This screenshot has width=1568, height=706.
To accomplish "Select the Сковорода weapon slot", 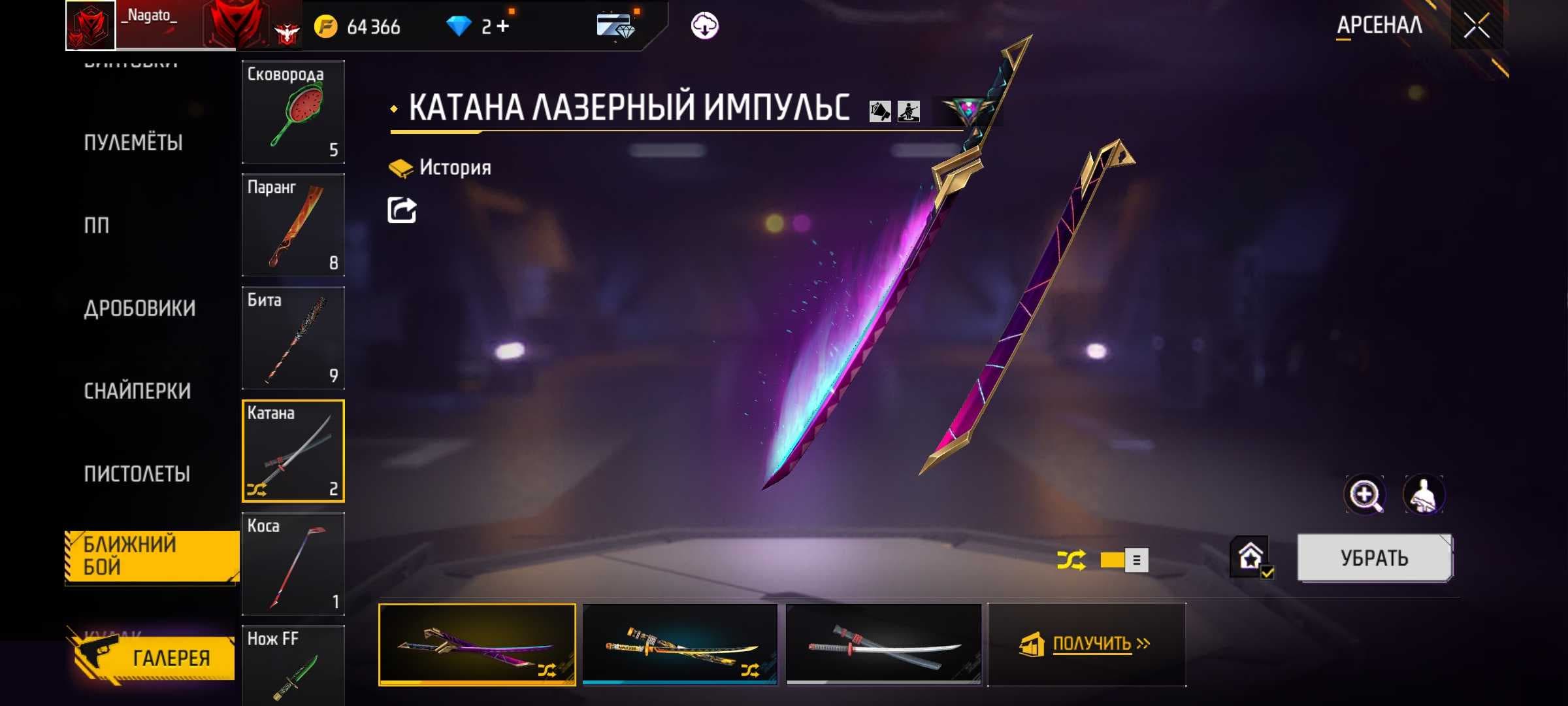I will [293, 112].
